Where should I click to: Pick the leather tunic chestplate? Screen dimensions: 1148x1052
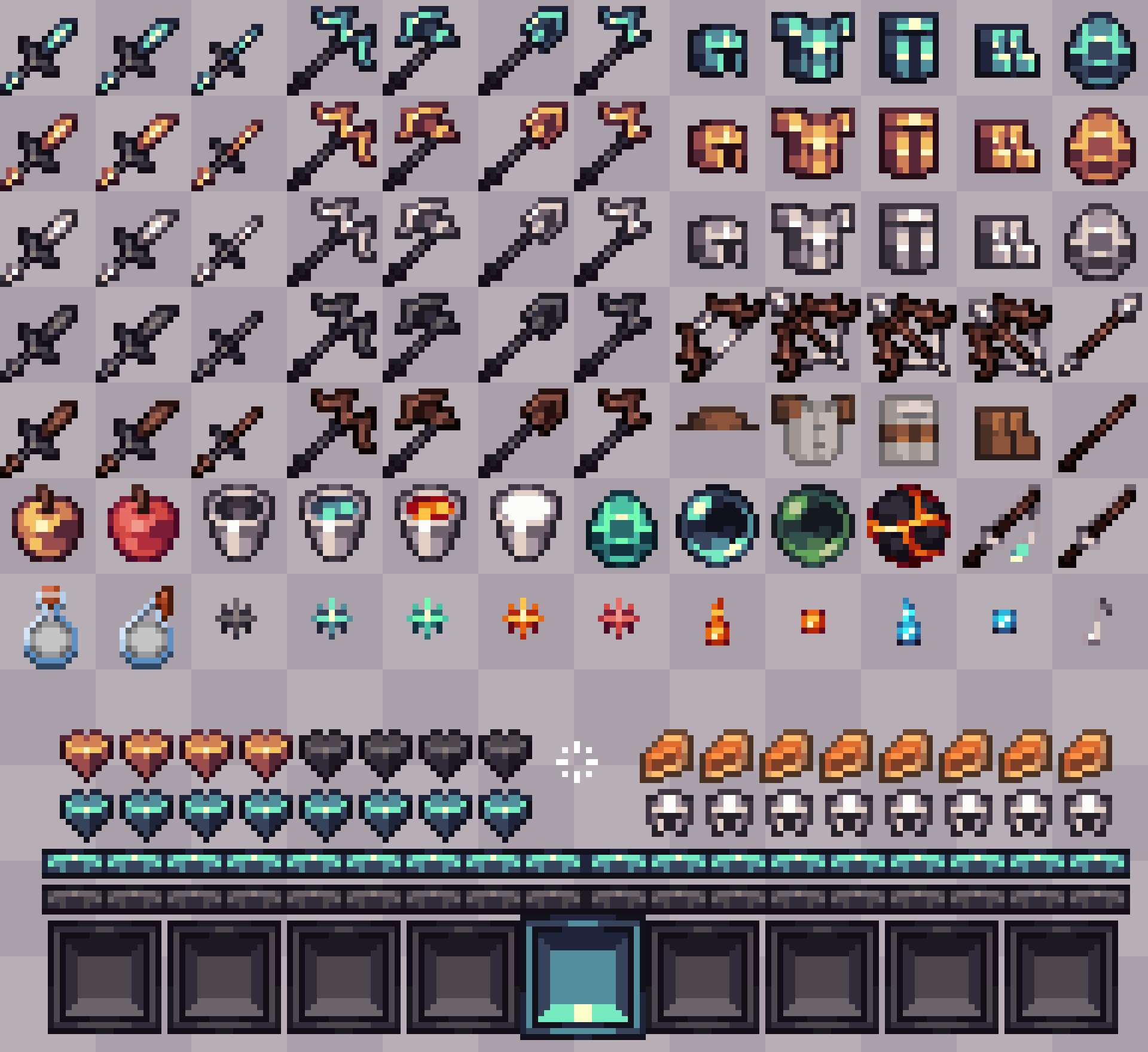pyautogui.click(x=813, y=430)
